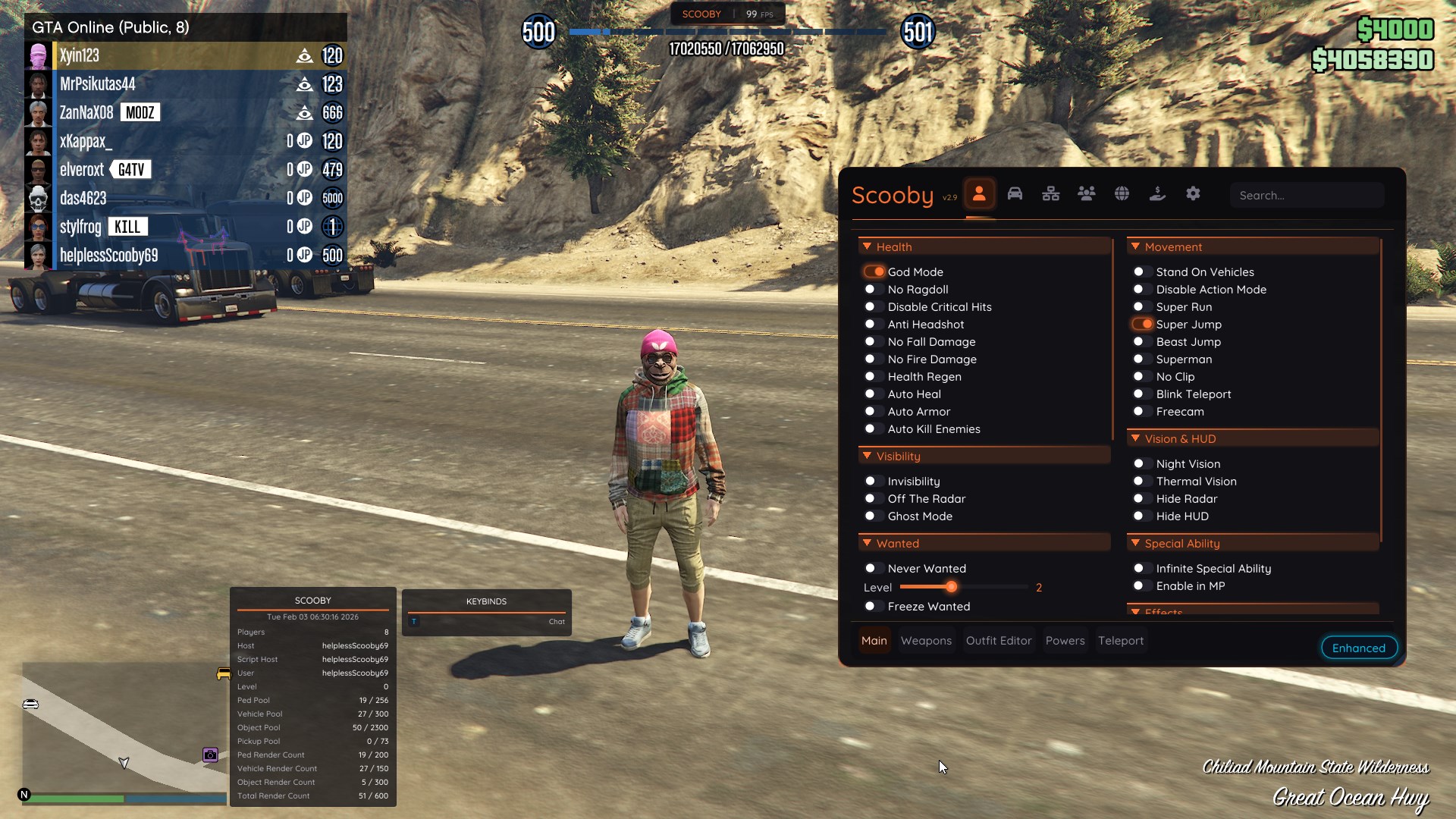This screenshot has height=819, width=1456.
Task: Switch to the Weapons tab
Action: [x=926, y=640]
